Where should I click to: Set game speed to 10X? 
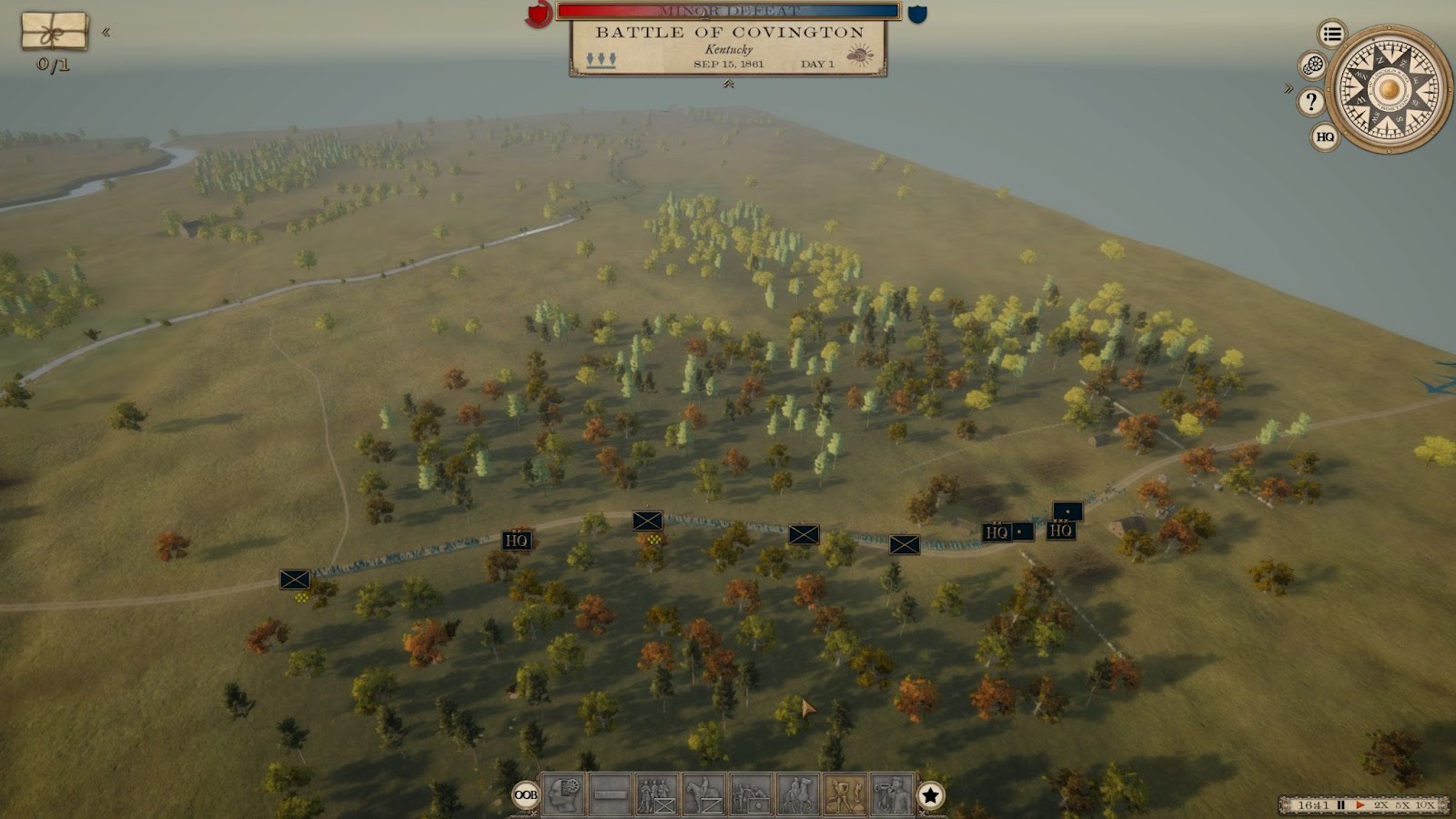click(1424, 805)
